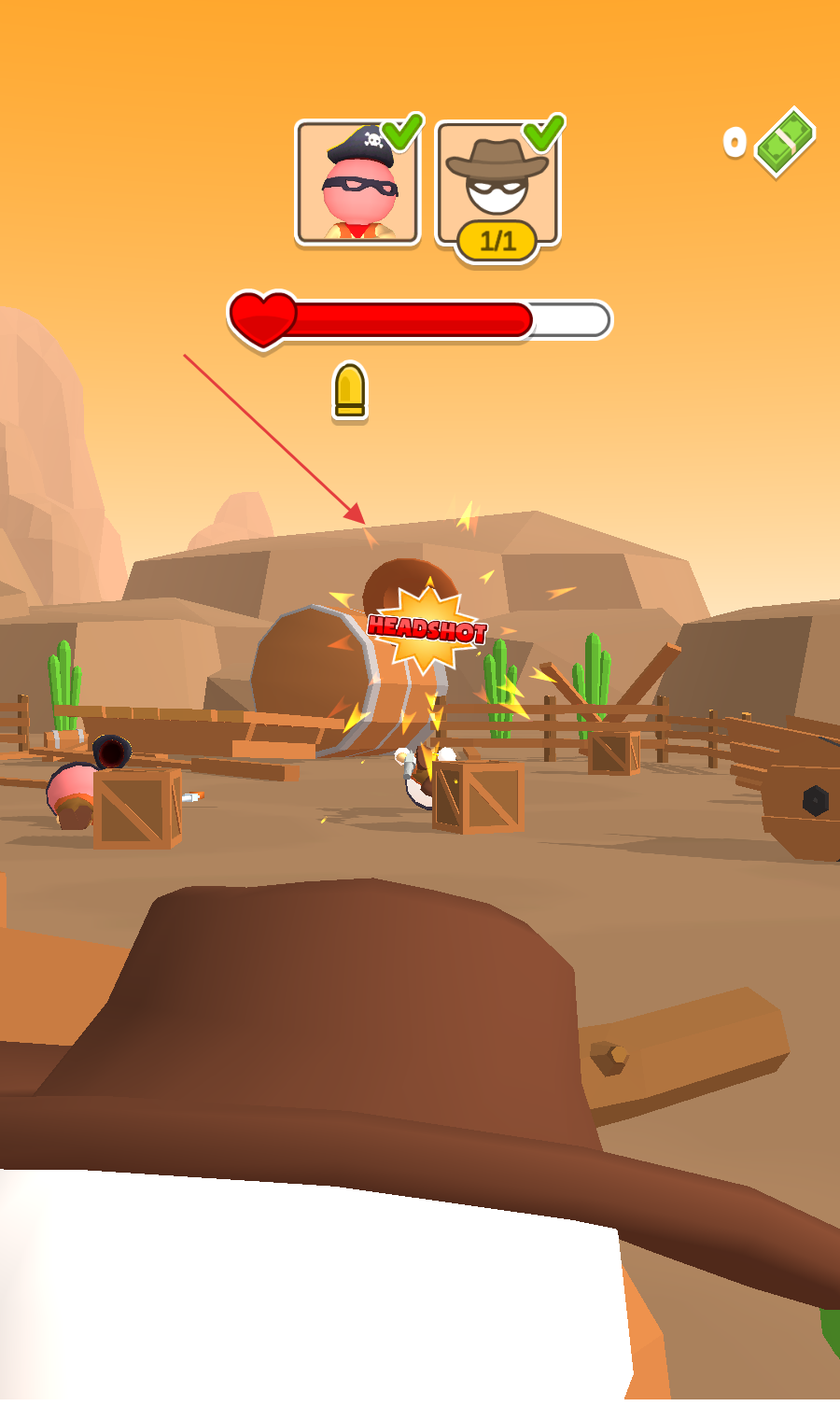This screenshot has height=1406, width=840.
Task: Select the pirate bandit target portrait
Action: 357,183
